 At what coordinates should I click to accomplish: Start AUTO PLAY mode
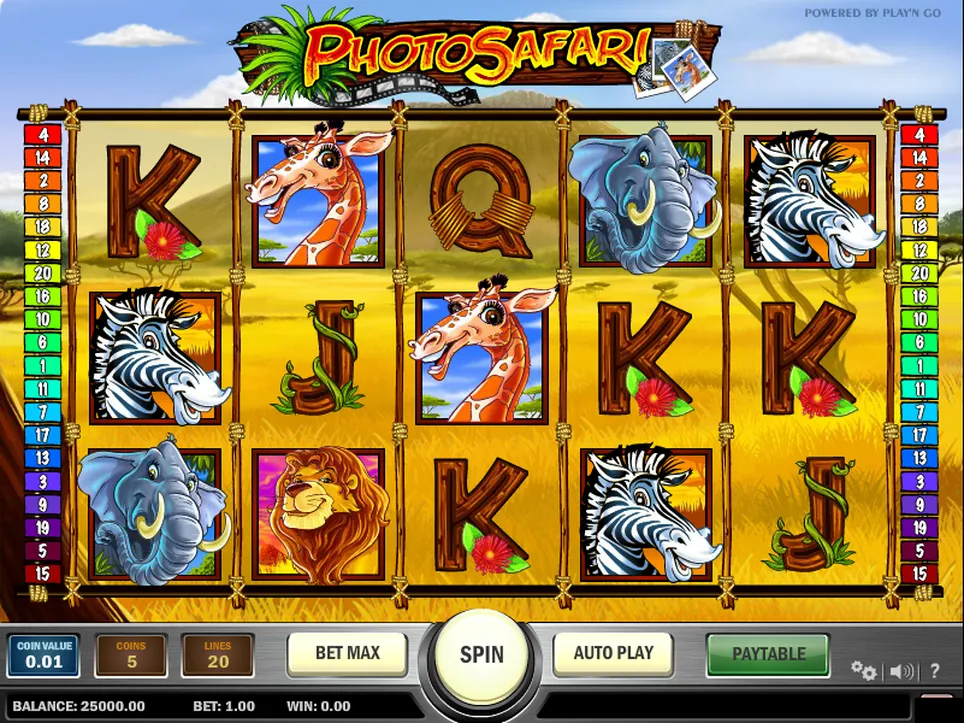(613, 654)
